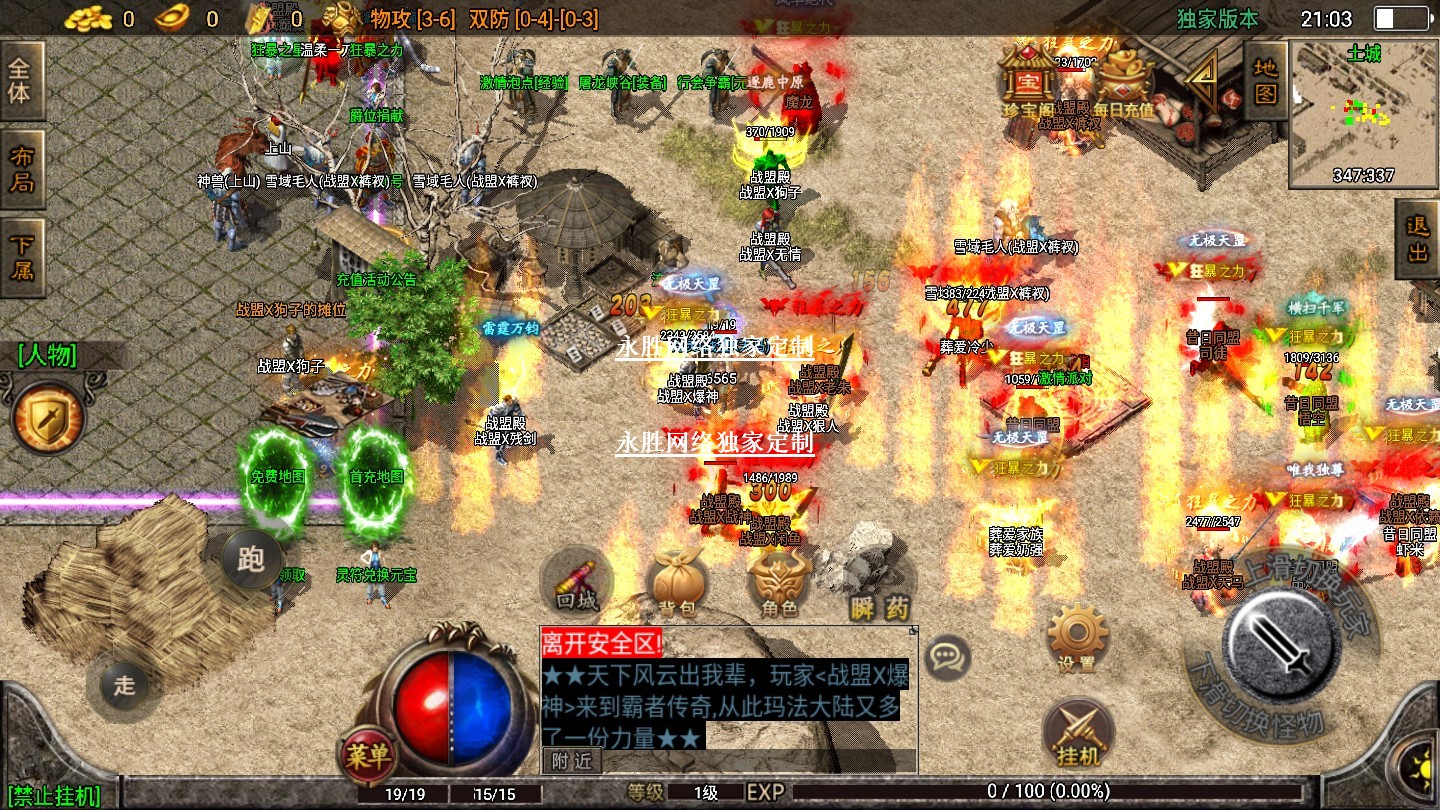
Task: Tap the golden shield attack mode icon
Action: pos(47,418)
